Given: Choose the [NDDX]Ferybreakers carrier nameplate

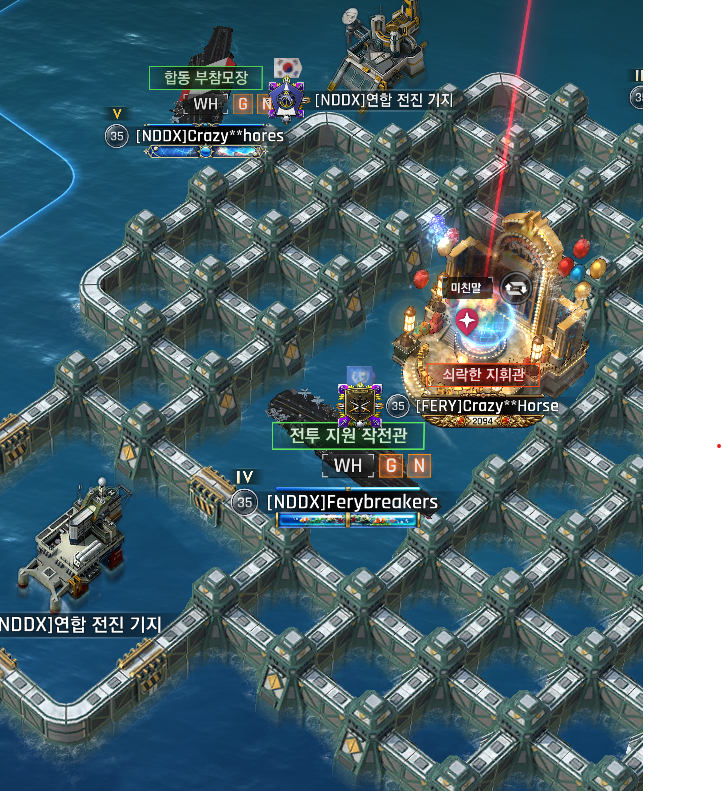Looking at the screenshot, I should pos(352,502).
